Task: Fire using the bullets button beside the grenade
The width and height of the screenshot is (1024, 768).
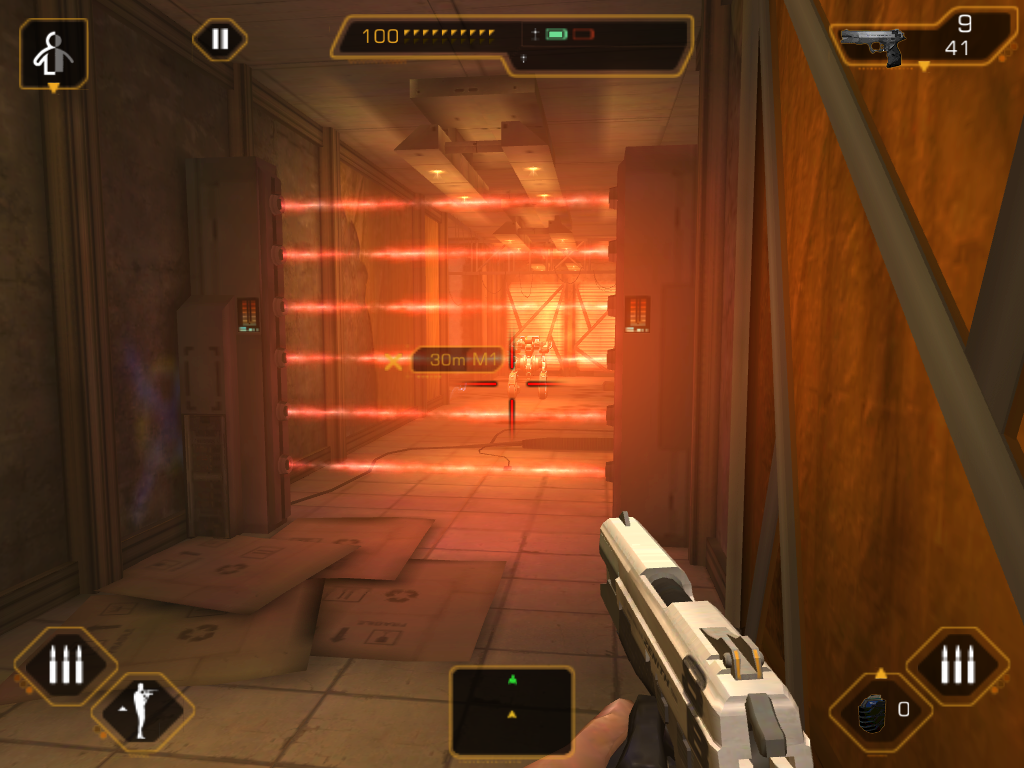Action: pos(956,665)
